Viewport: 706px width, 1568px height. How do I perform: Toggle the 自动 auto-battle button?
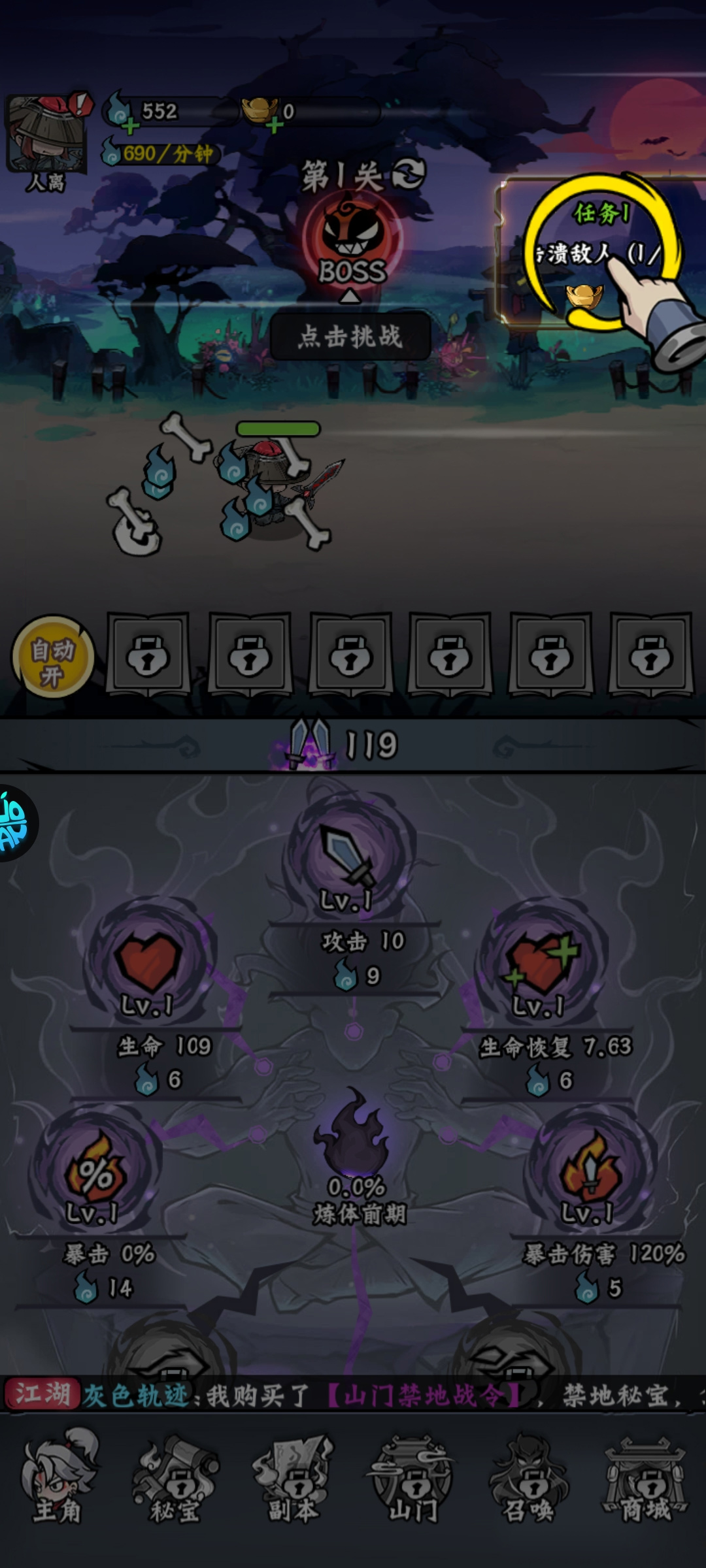click(x=52, y=657)
